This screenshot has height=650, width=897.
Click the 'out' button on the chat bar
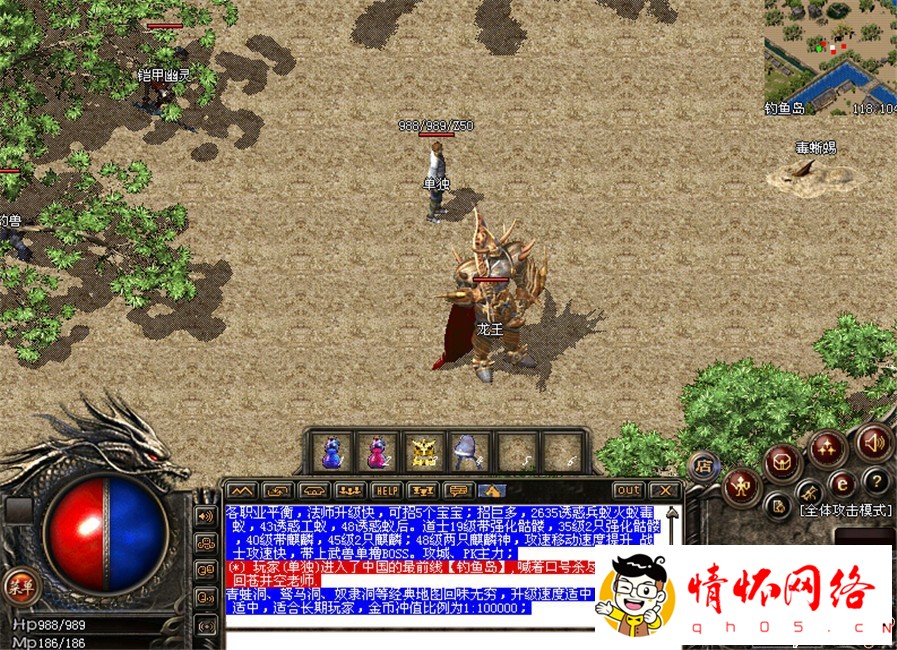point(628,490)
